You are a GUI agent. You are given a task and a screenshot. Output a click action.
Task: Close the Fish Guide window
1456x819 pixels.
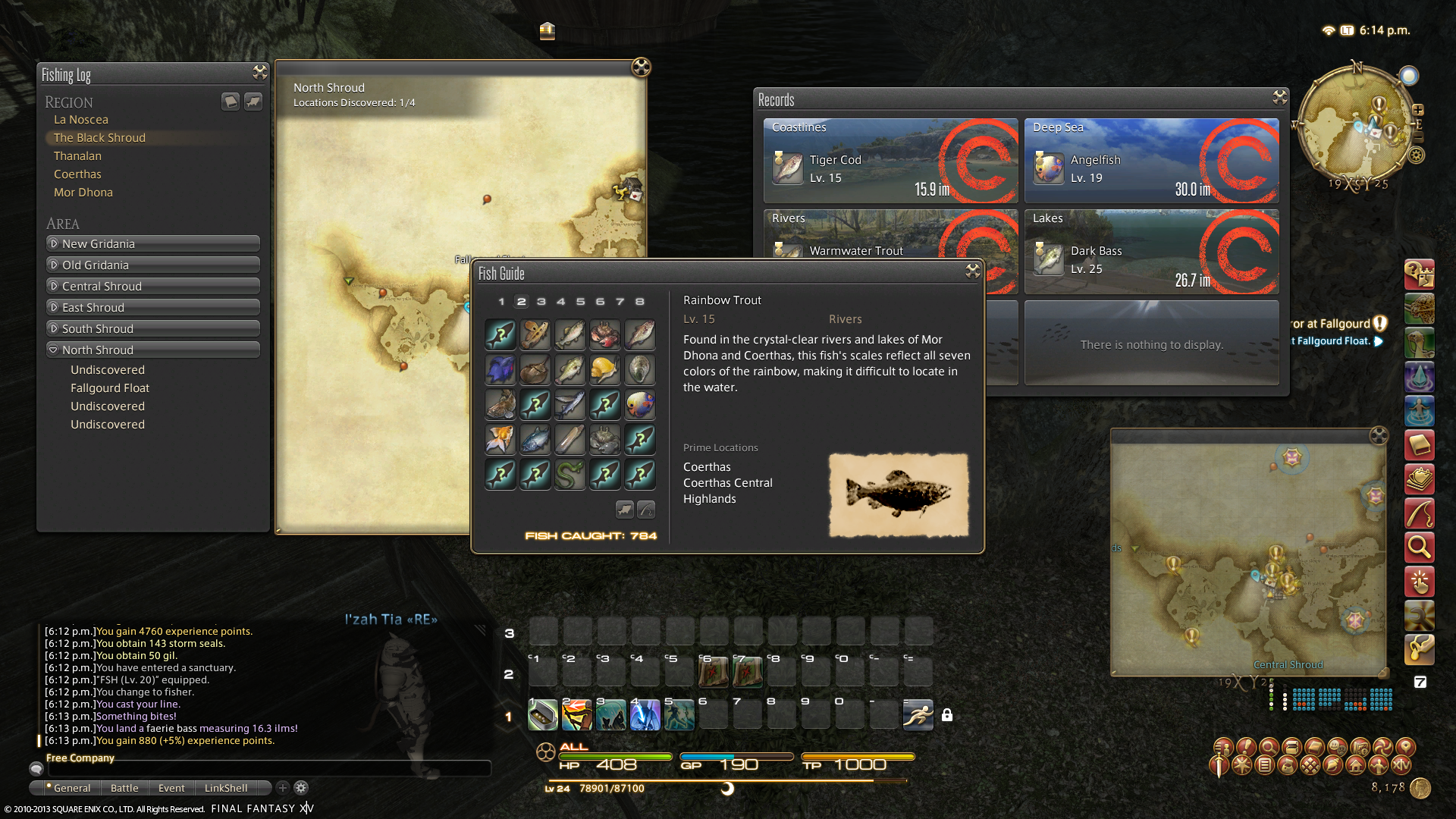click(972, 271)
